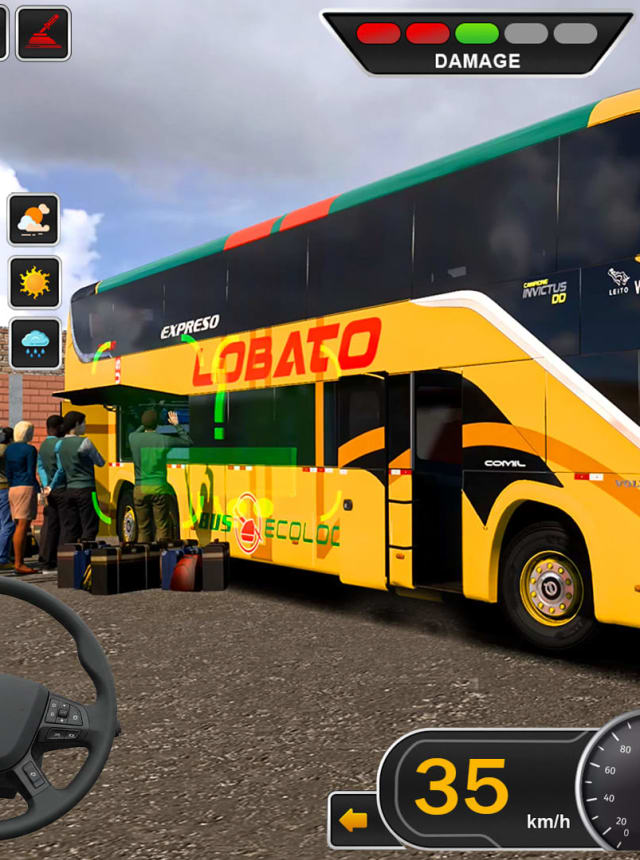
Task: Tap the red gear shift lever icon
Action: [43, 33]
